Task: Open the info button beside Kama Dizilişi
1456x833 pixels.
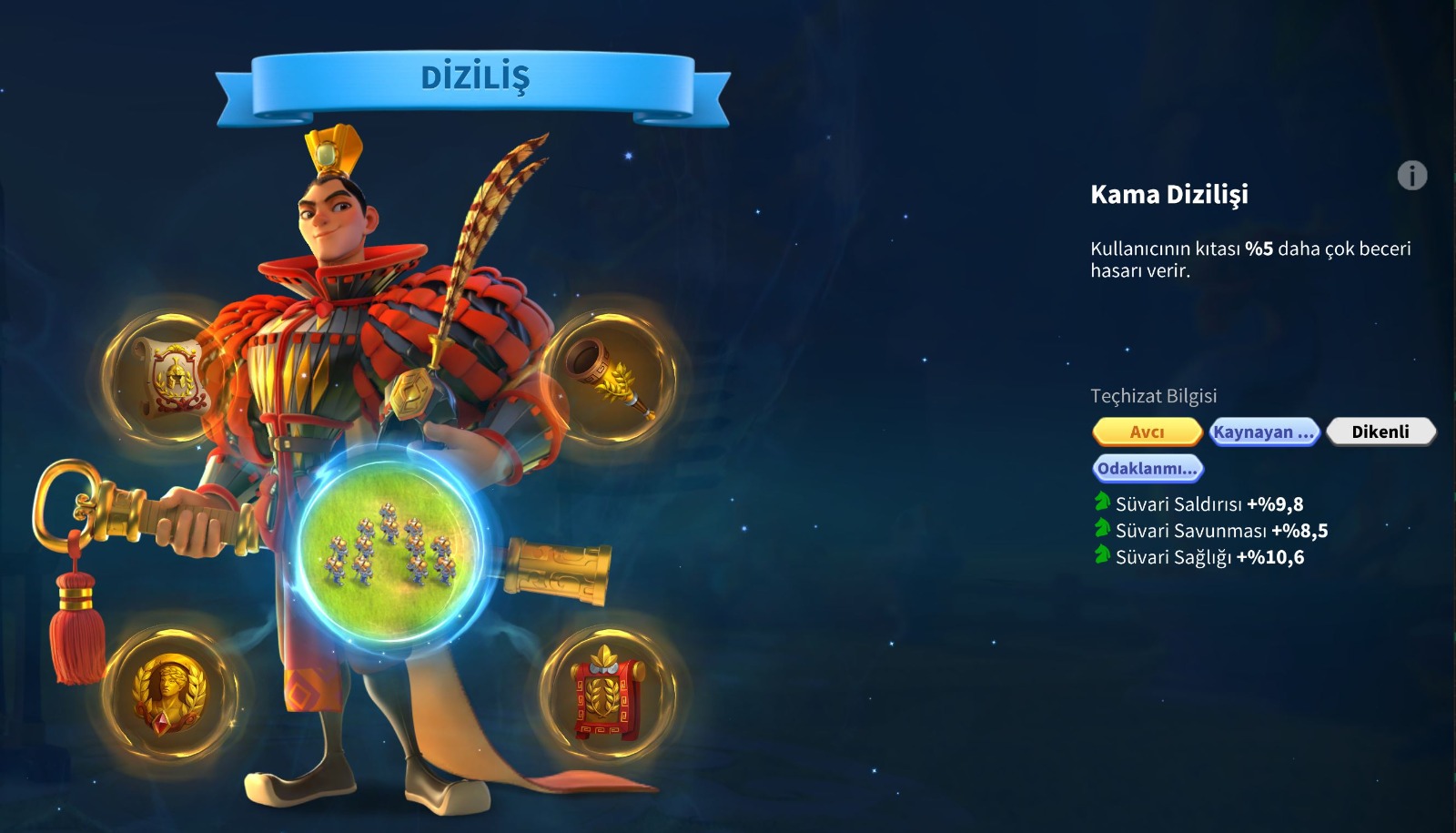Action: [x=1411, y=175]
